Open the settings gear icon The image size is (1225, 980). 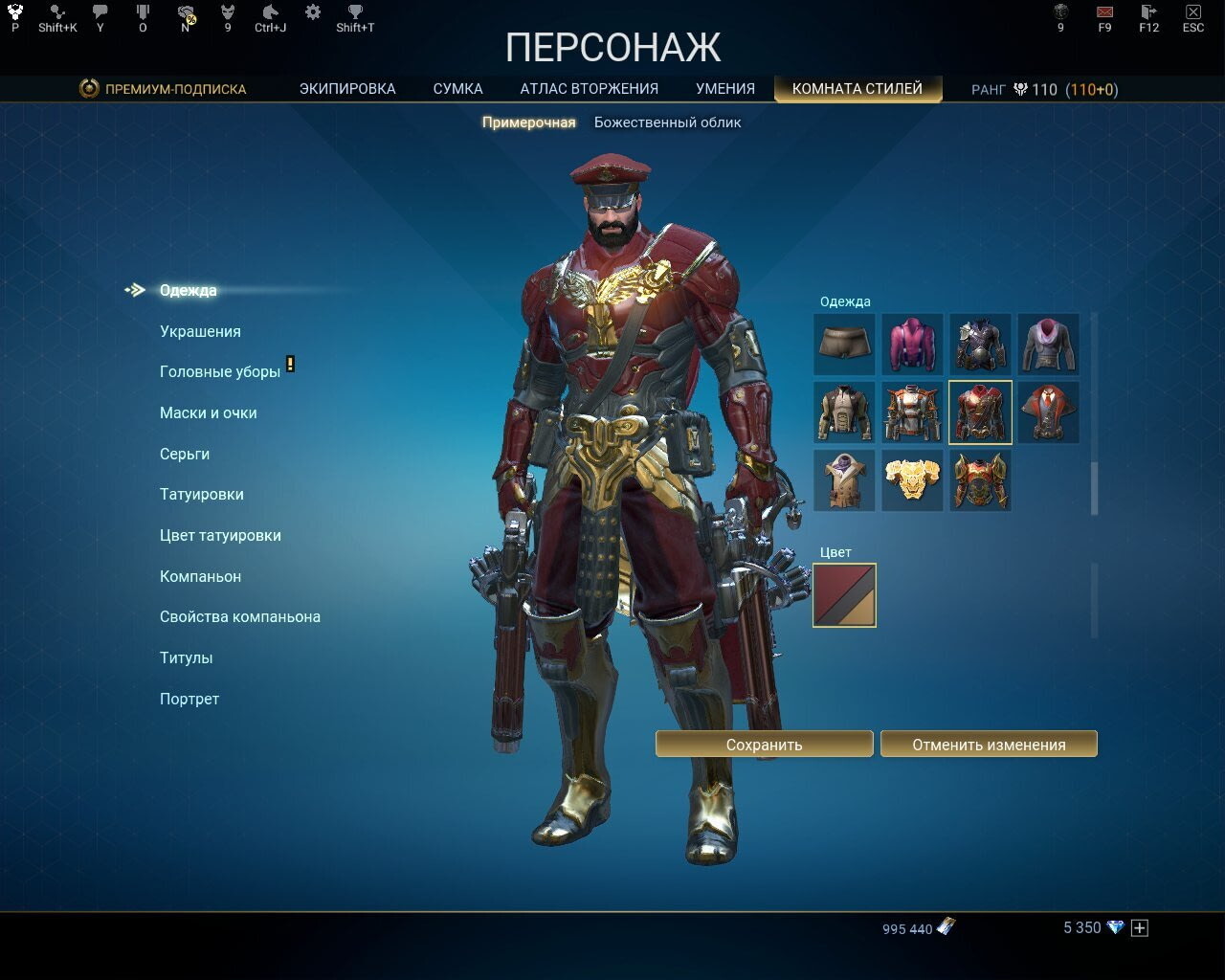[x=312, y=11]
